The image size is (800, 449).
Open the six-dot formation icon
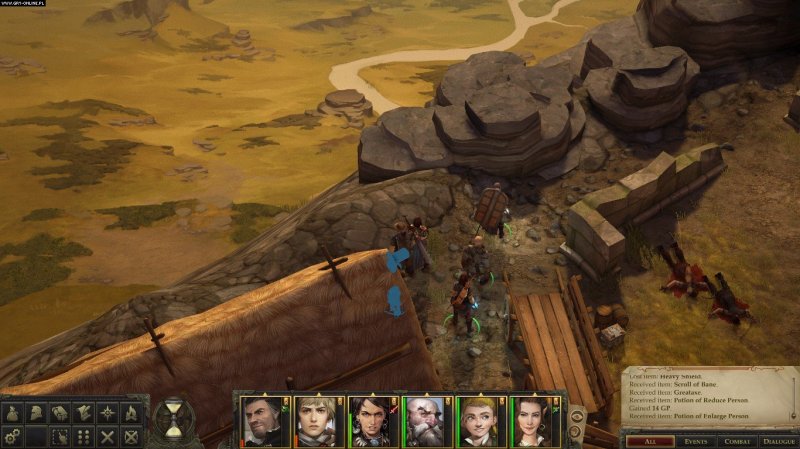[x=84, y=436]
